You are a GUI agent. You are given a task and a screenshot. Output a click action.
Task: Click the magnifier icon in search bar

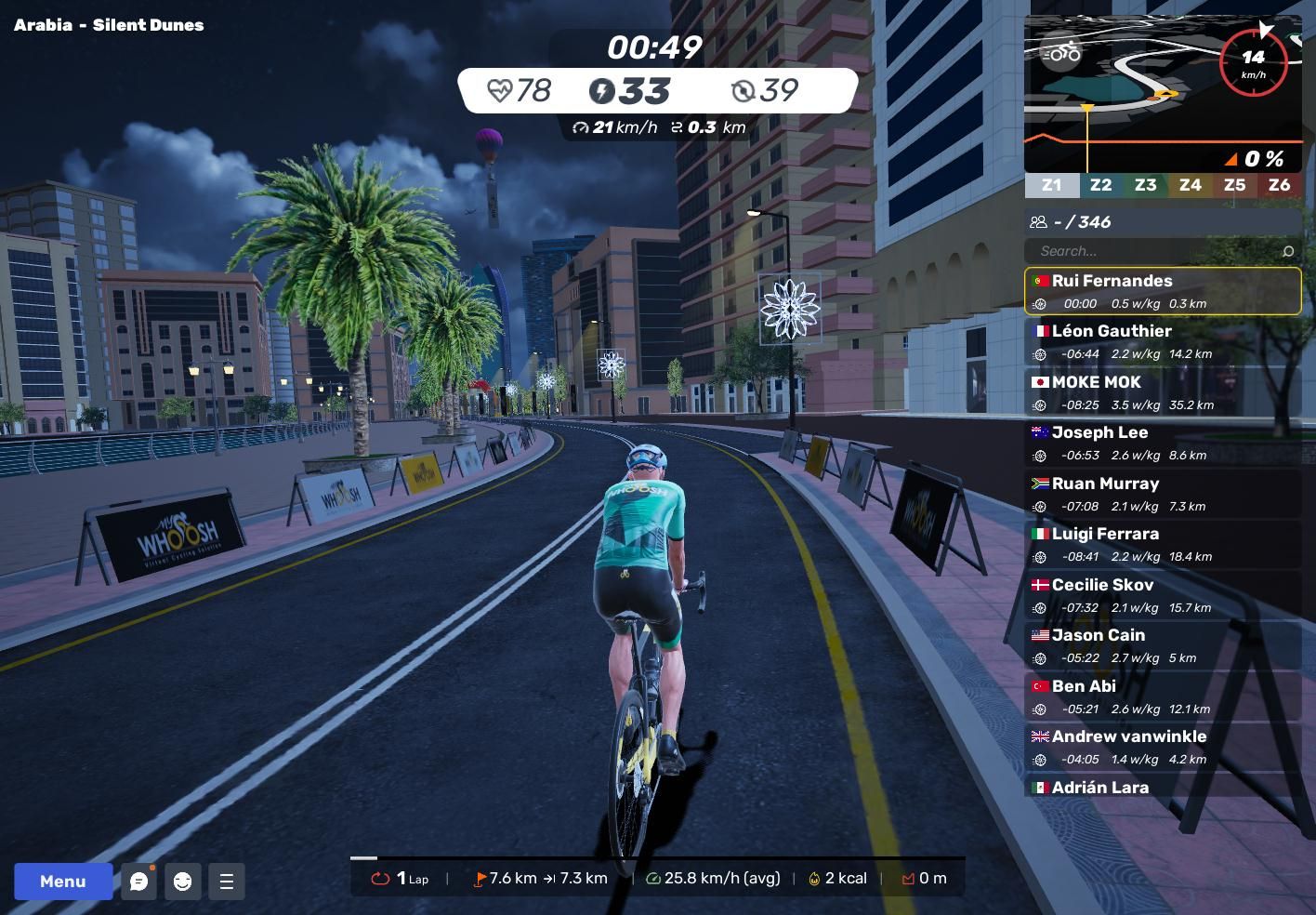[1287, 251]
